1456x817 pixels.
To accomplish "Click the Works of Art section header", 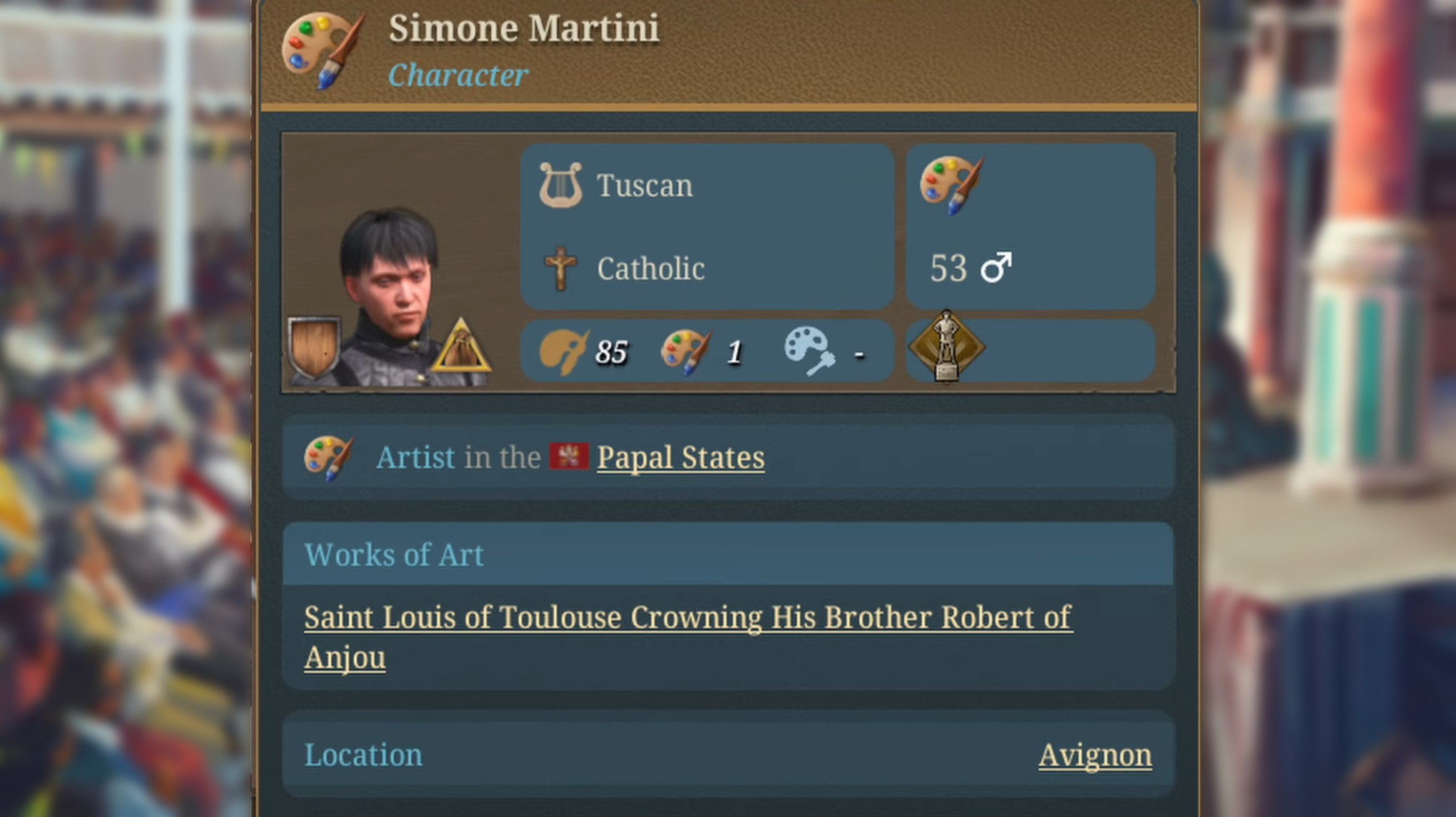I will [x=394, y=554].
